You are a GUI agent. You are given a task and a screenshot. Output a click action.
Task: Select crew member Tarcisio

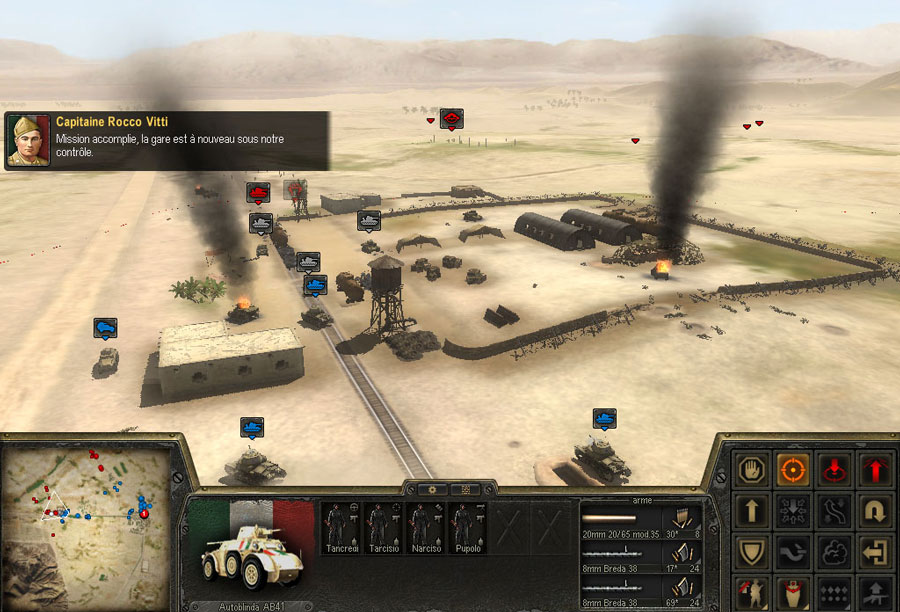coord(381,527)
